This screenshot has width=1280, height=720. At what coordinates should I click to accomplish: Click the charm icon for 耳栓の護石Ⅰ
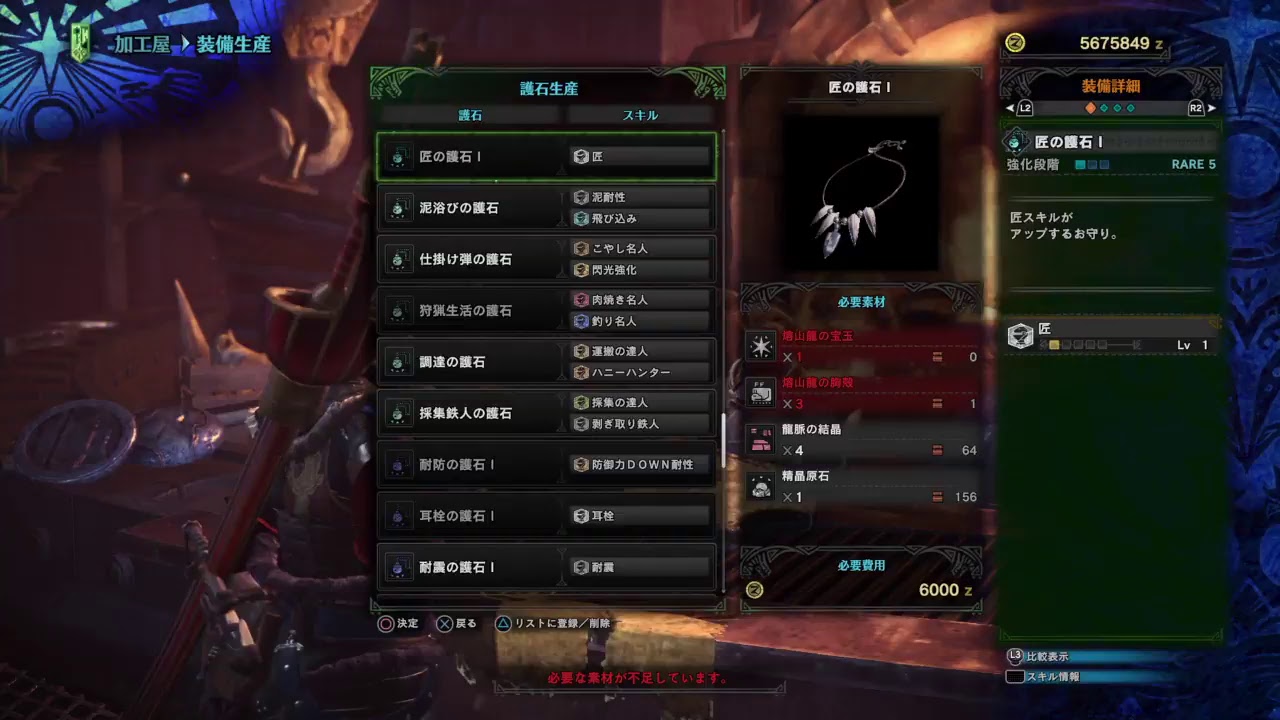[x=399, y=515]
